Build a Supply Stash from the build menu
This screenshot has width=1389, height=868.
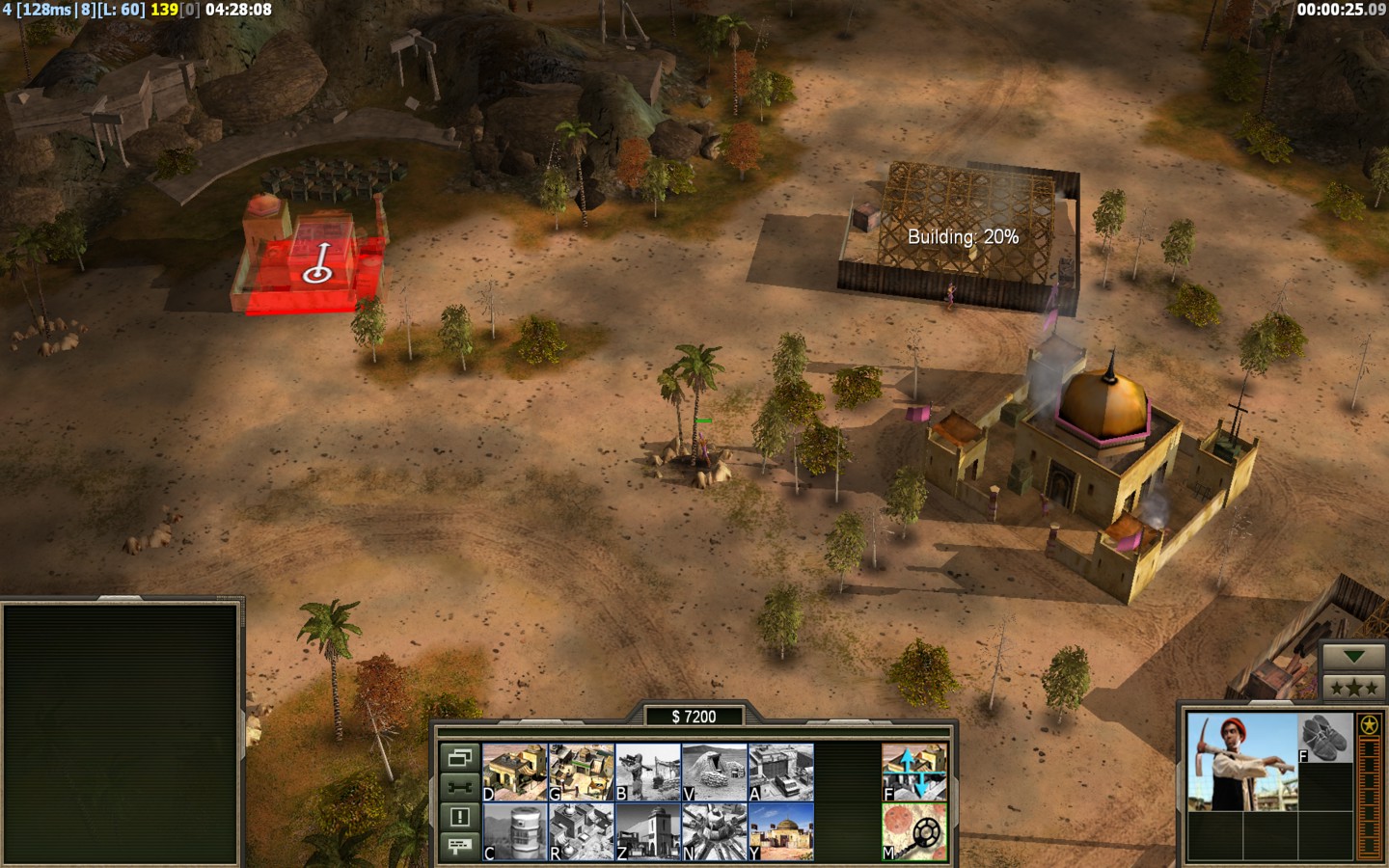(x=514, y=772)
